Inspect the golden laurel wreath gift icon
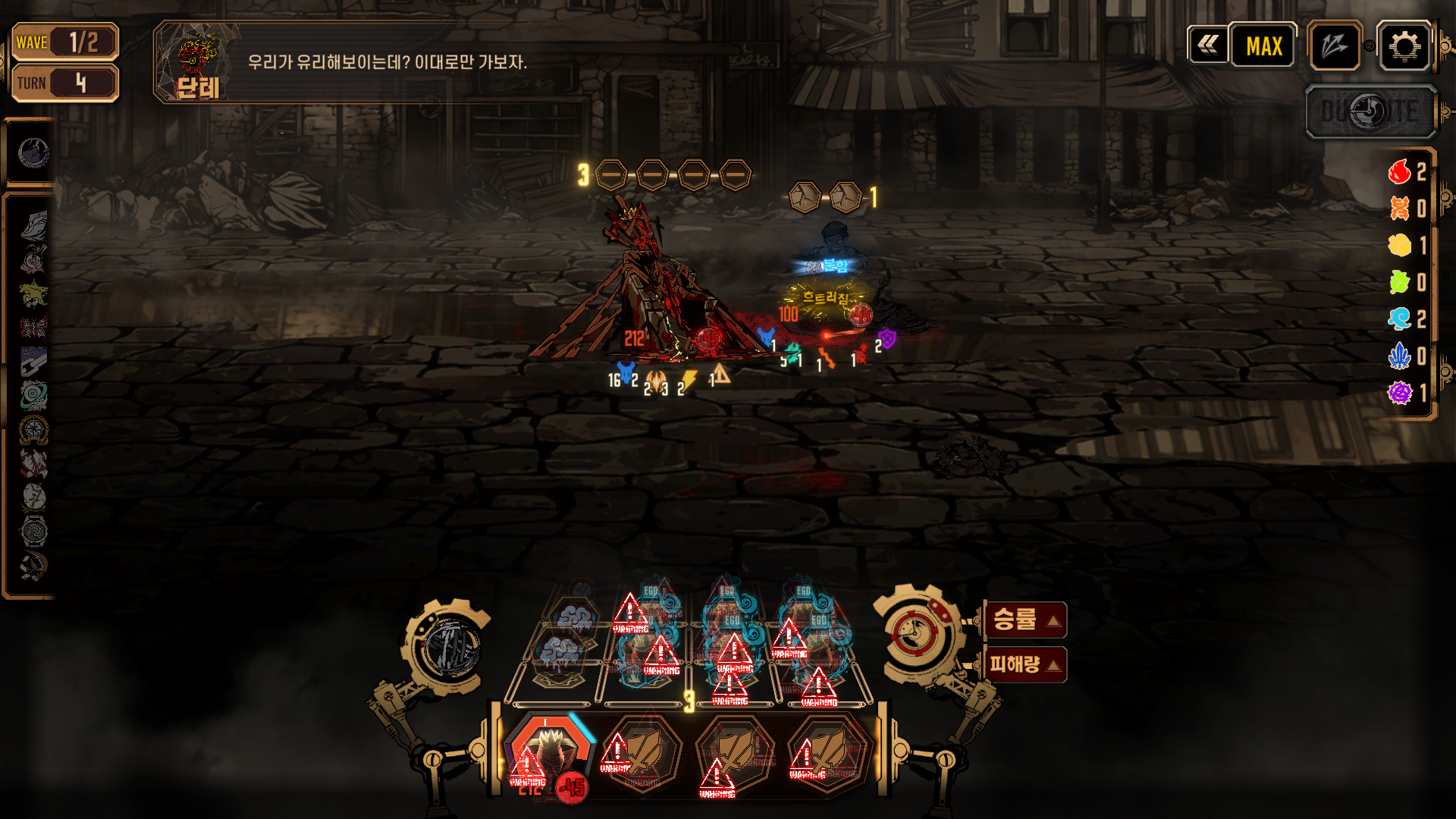 pos(33,429)
